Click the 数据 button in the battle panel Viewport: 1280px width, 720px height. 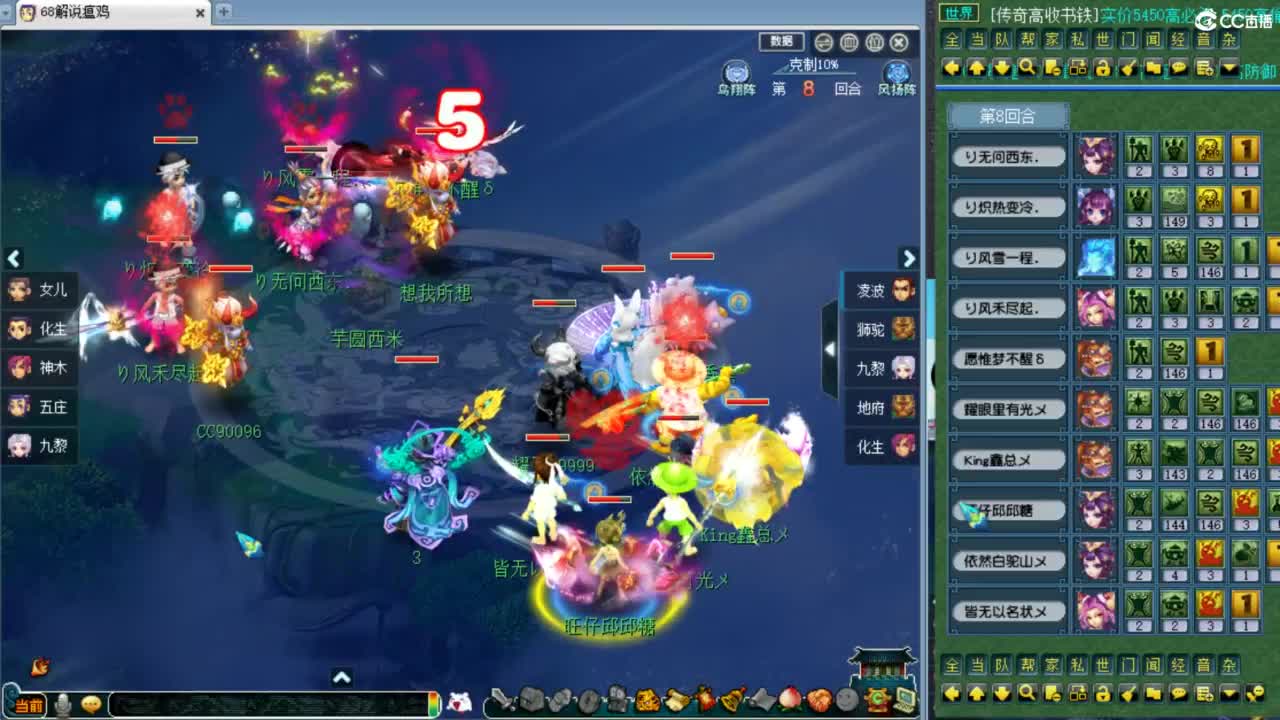pyautogui.click(x=781, y=42)
